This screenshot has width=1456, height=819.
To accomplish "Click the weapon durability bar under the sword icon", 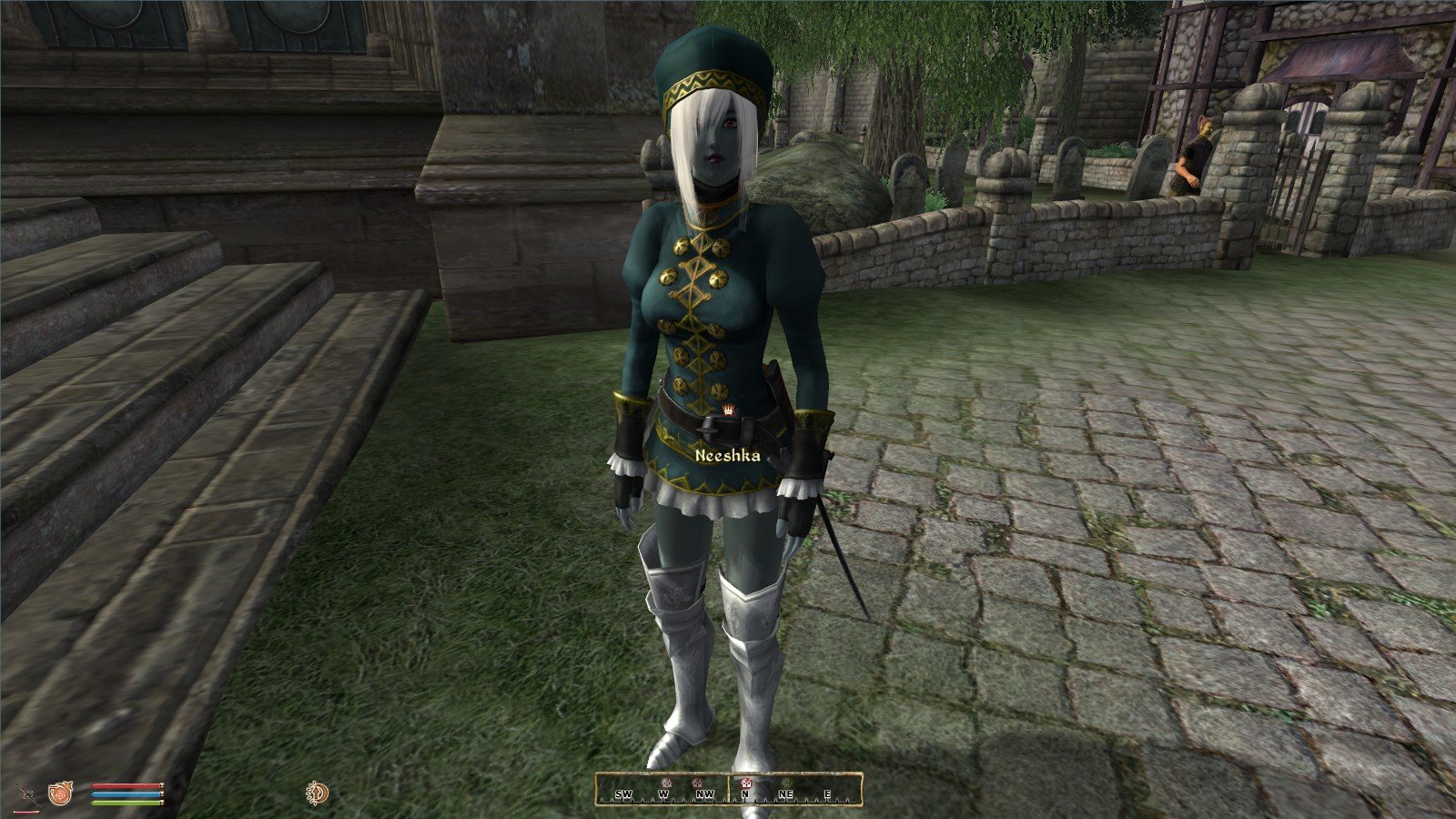I will [26, 812].
